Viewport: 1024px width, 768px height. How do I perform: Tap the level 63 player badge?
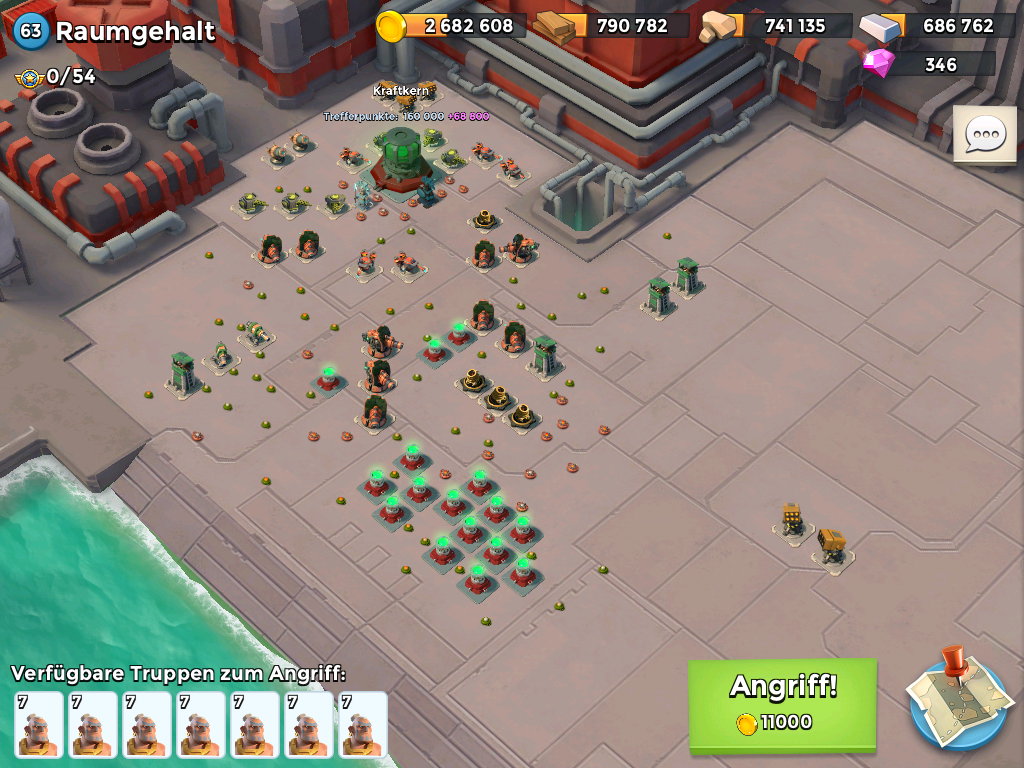[31, 31]
